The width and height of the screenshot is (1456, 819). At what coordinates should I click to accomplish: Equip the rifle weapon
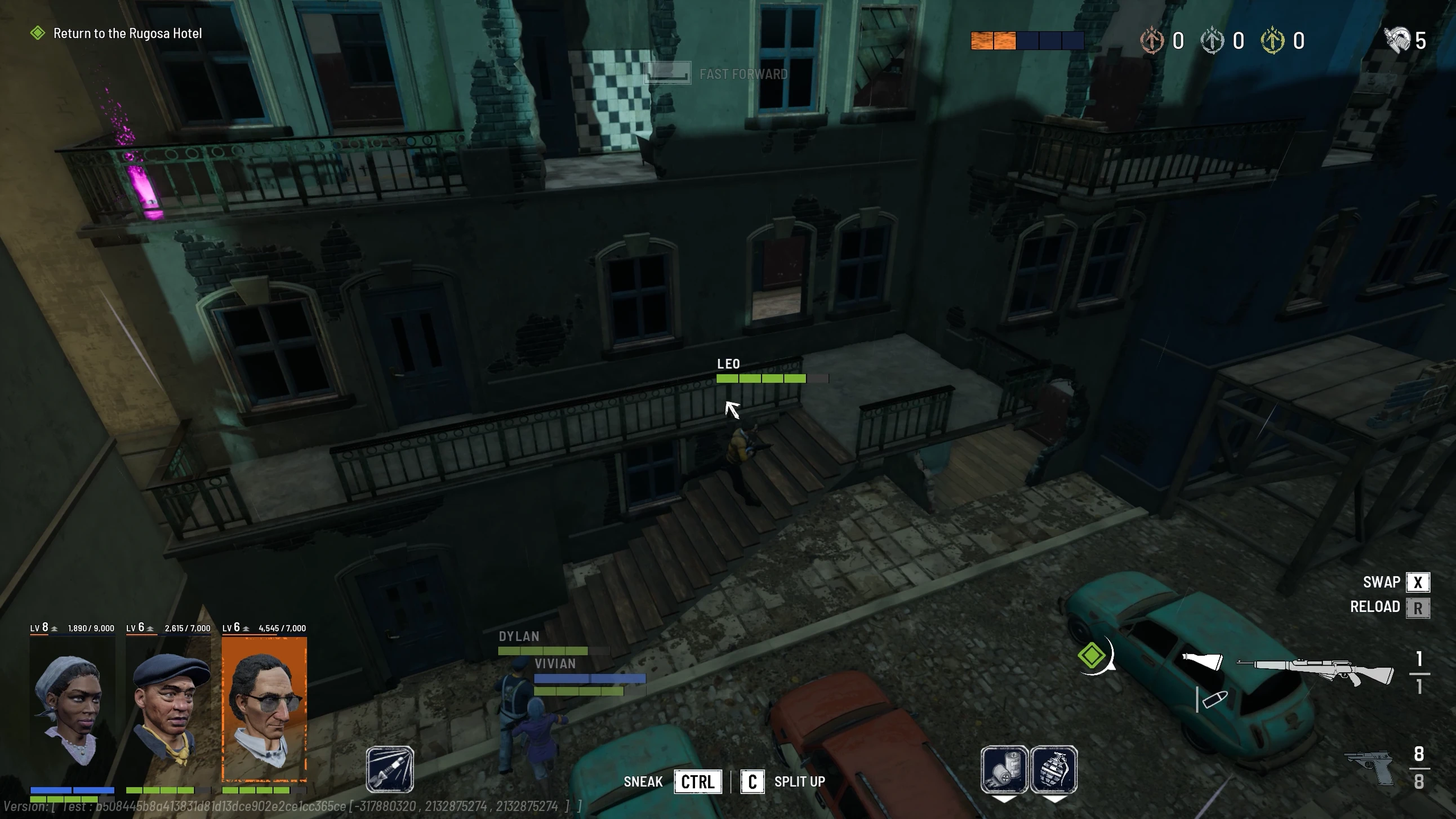tap(1315, 671)
